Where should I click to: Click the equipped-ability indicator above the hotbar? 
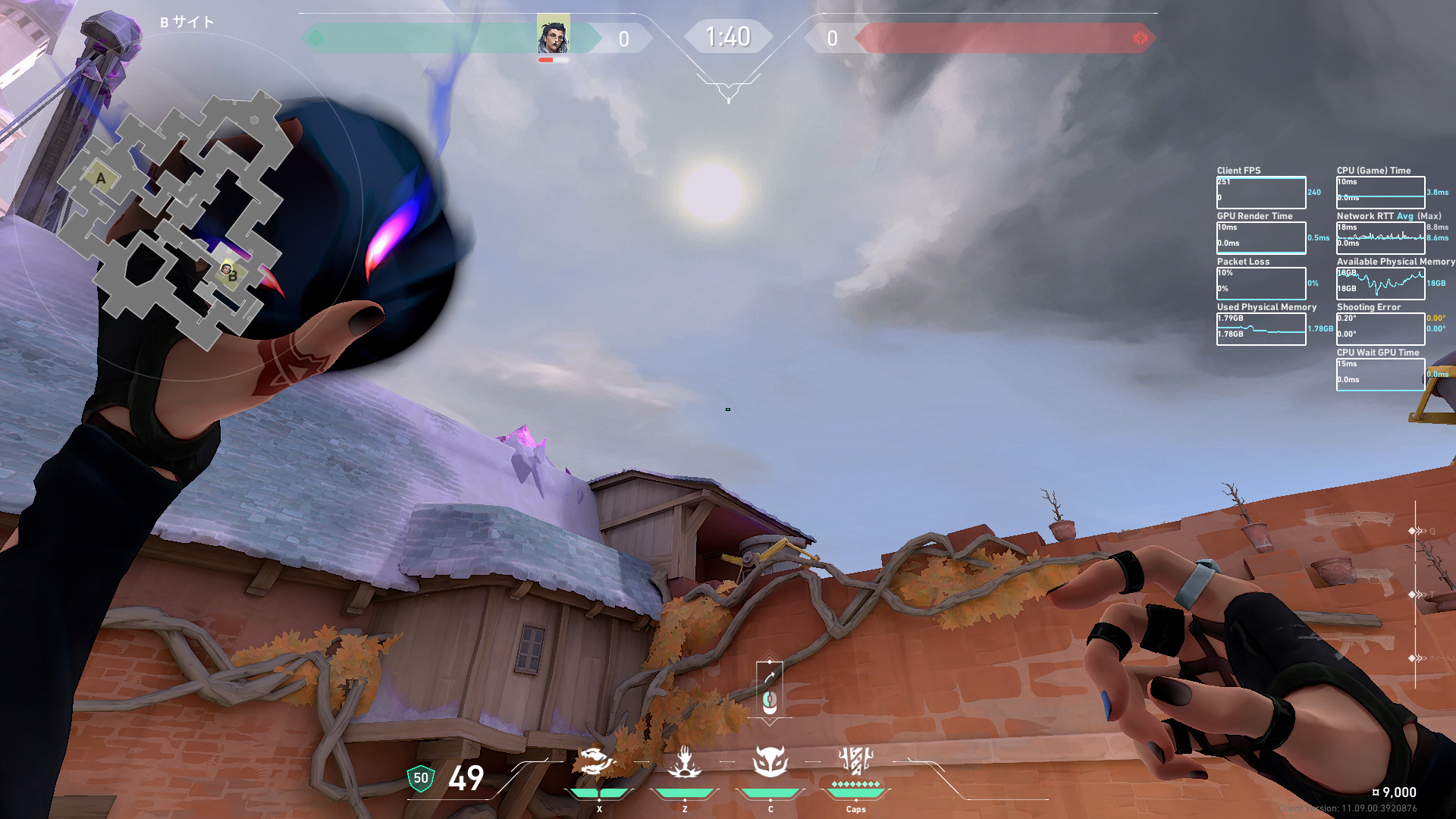770,689
